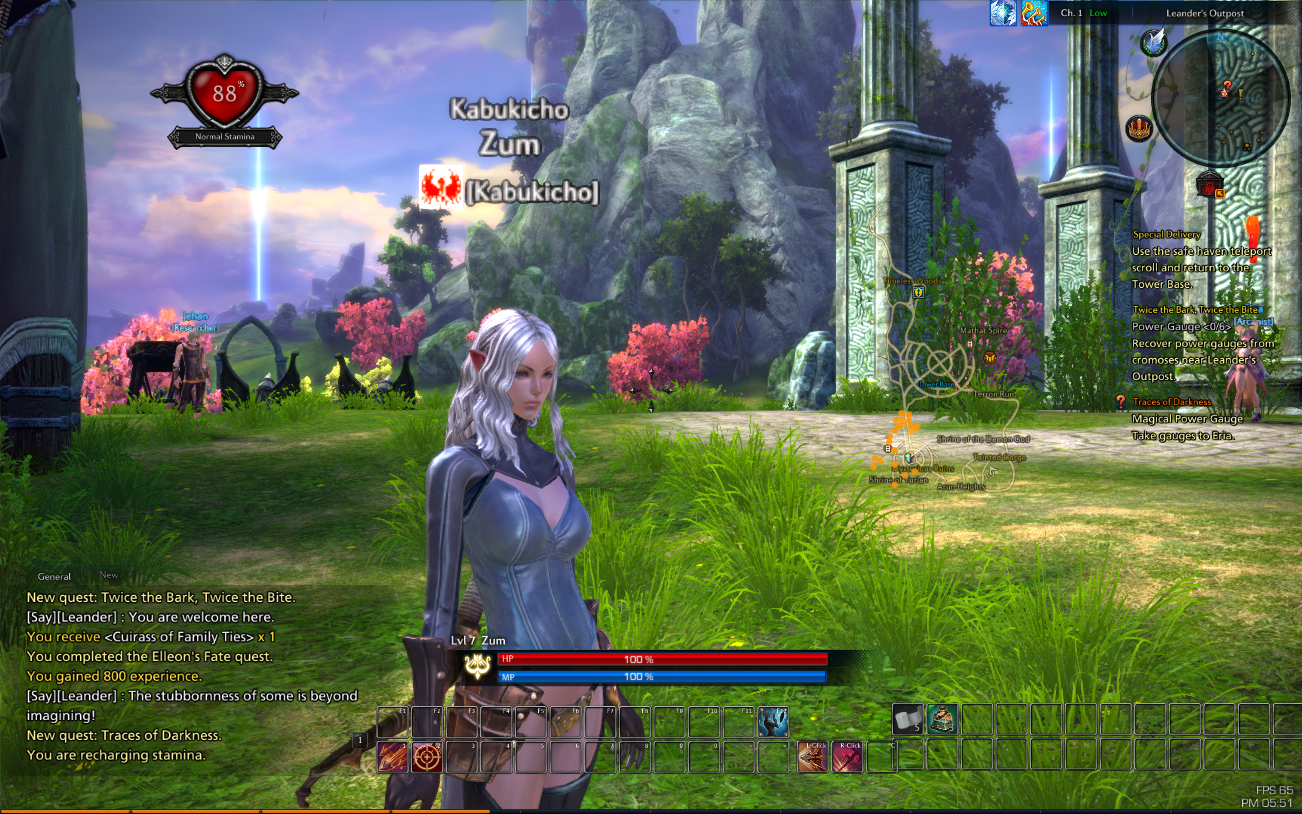Select the Twice the Bark, Twice the Bite quest
Screen dimensions: 1302x814
click(1196, 311)
